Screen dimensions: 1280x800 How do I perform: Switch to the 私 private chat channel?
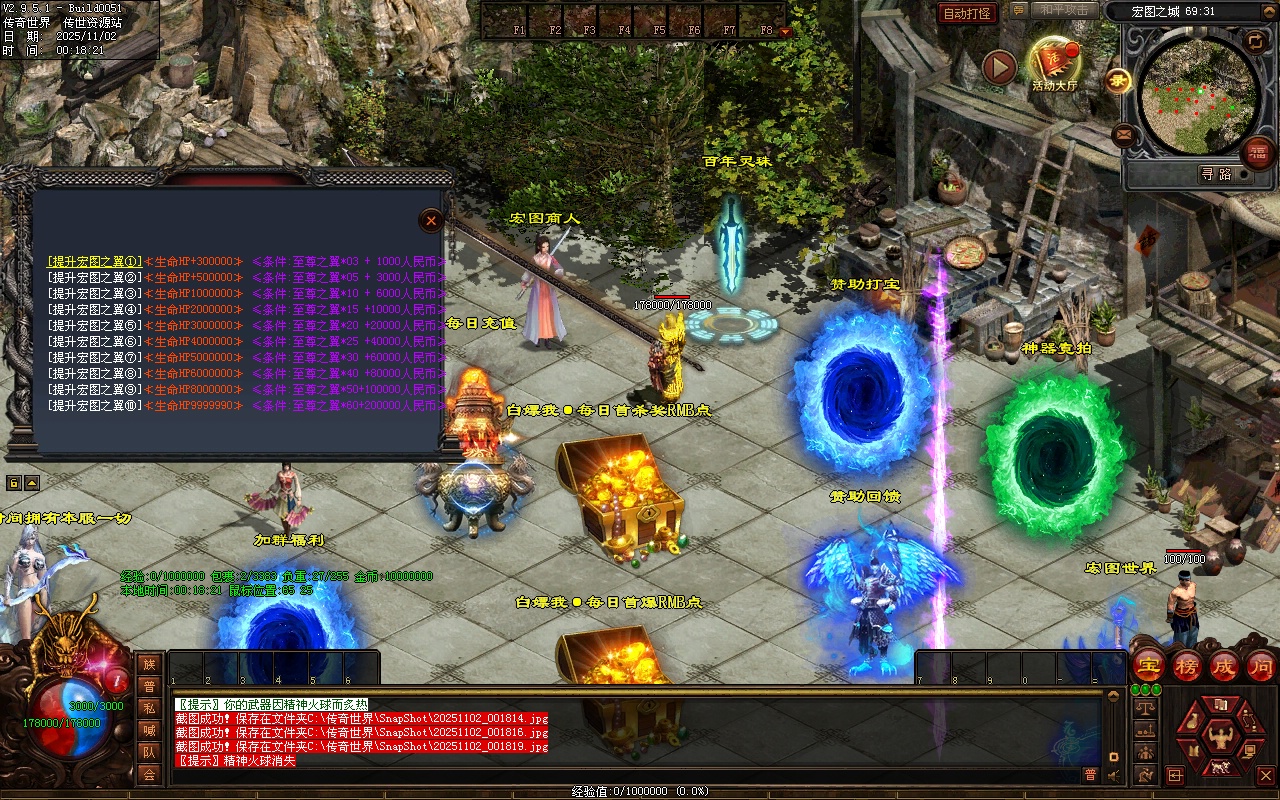click(x=149, y=708)
